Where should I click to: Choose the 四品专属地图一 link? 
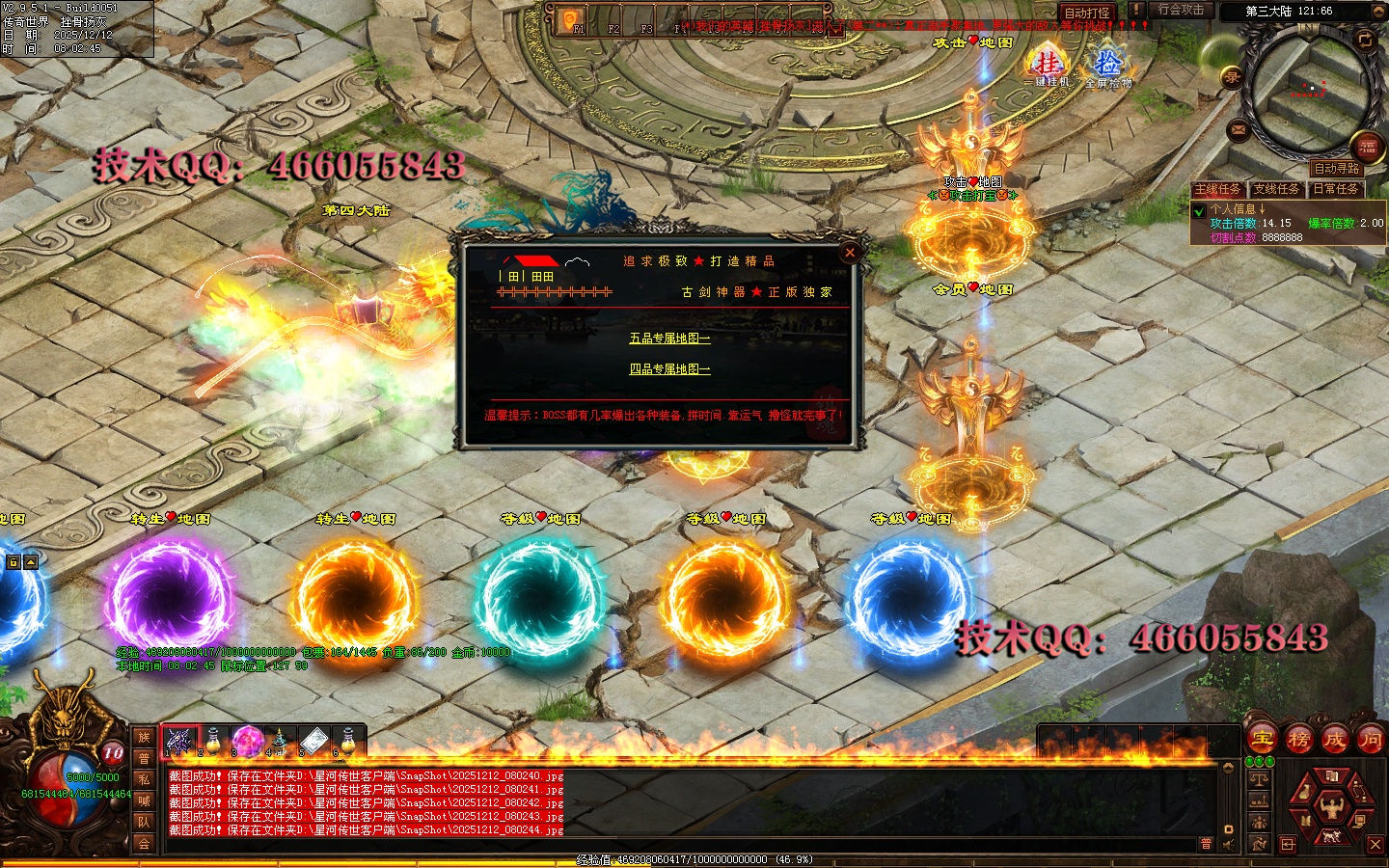pyautogui.click(x=669, y=369)
